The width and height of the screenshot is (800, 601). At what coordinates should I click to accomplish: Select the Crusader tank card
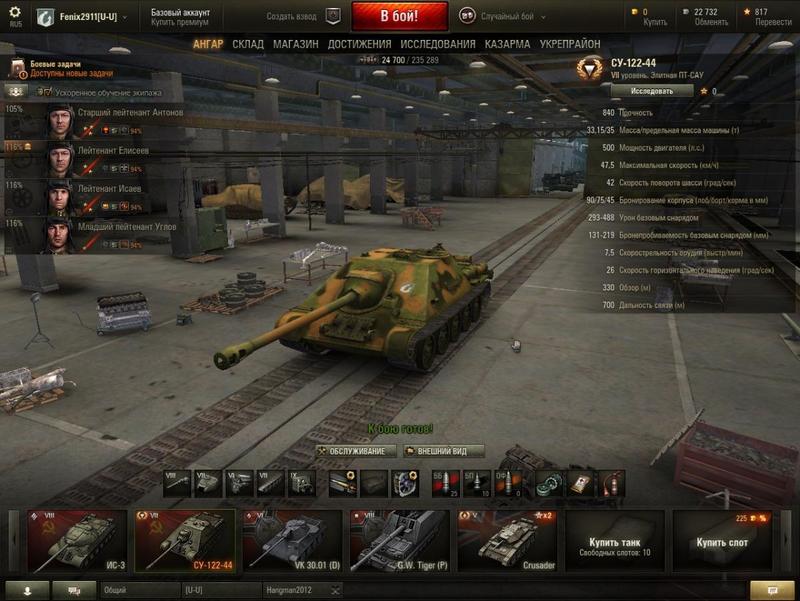[507, 541]
